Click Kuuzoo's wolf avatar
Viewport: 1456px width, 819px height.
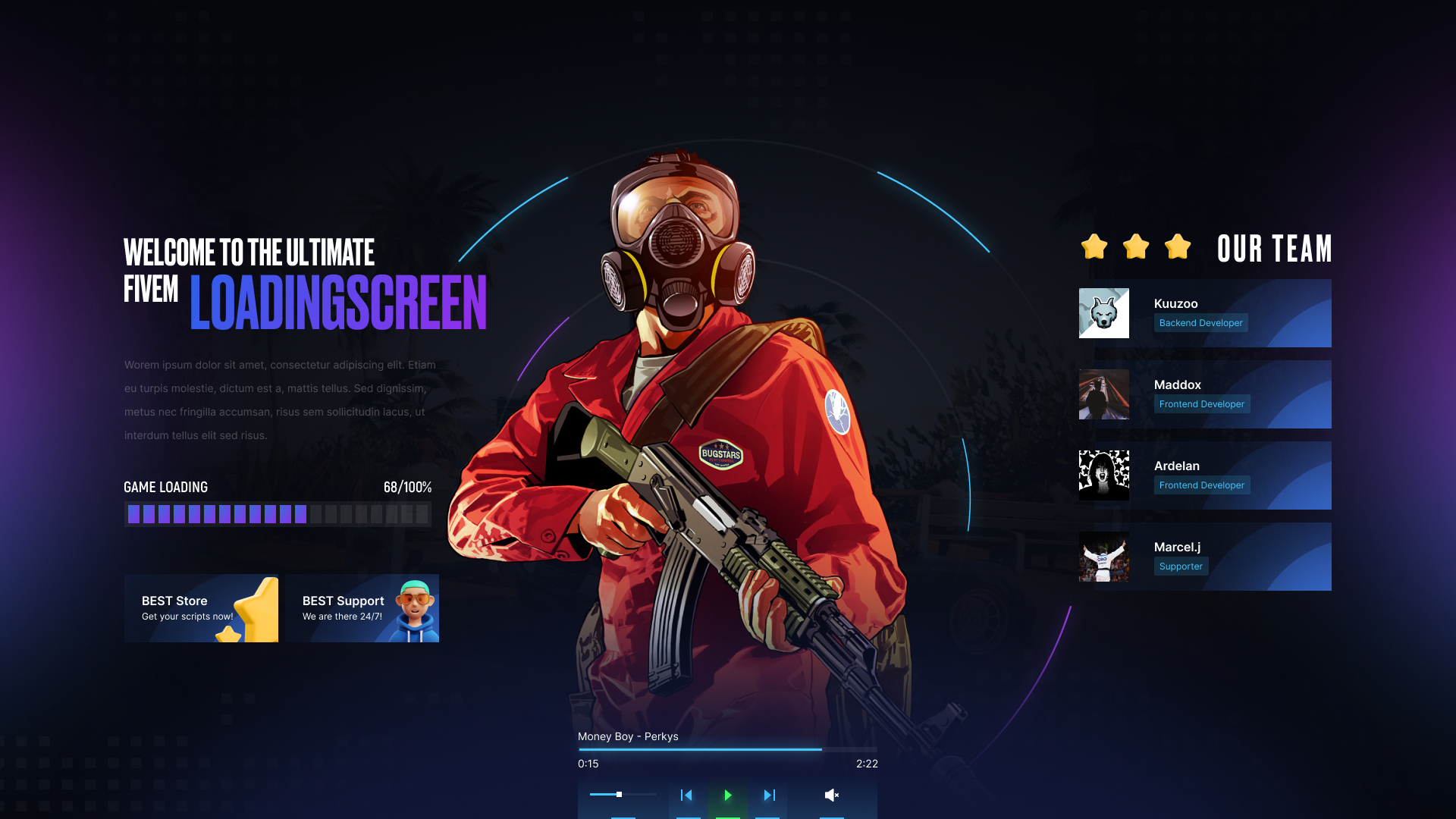tap(1103, 312)
